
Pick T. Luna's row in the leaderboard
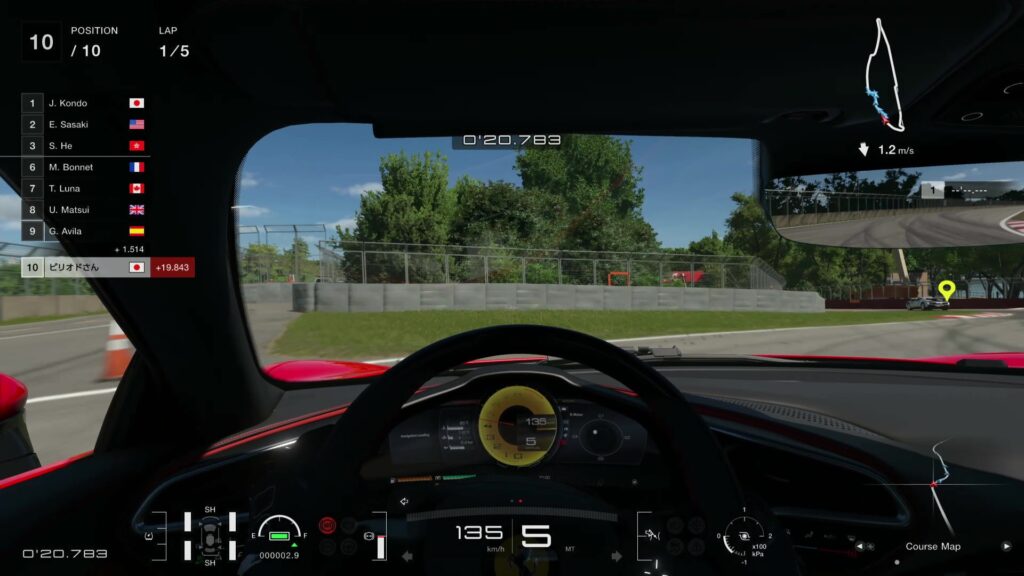coord(85,188)
